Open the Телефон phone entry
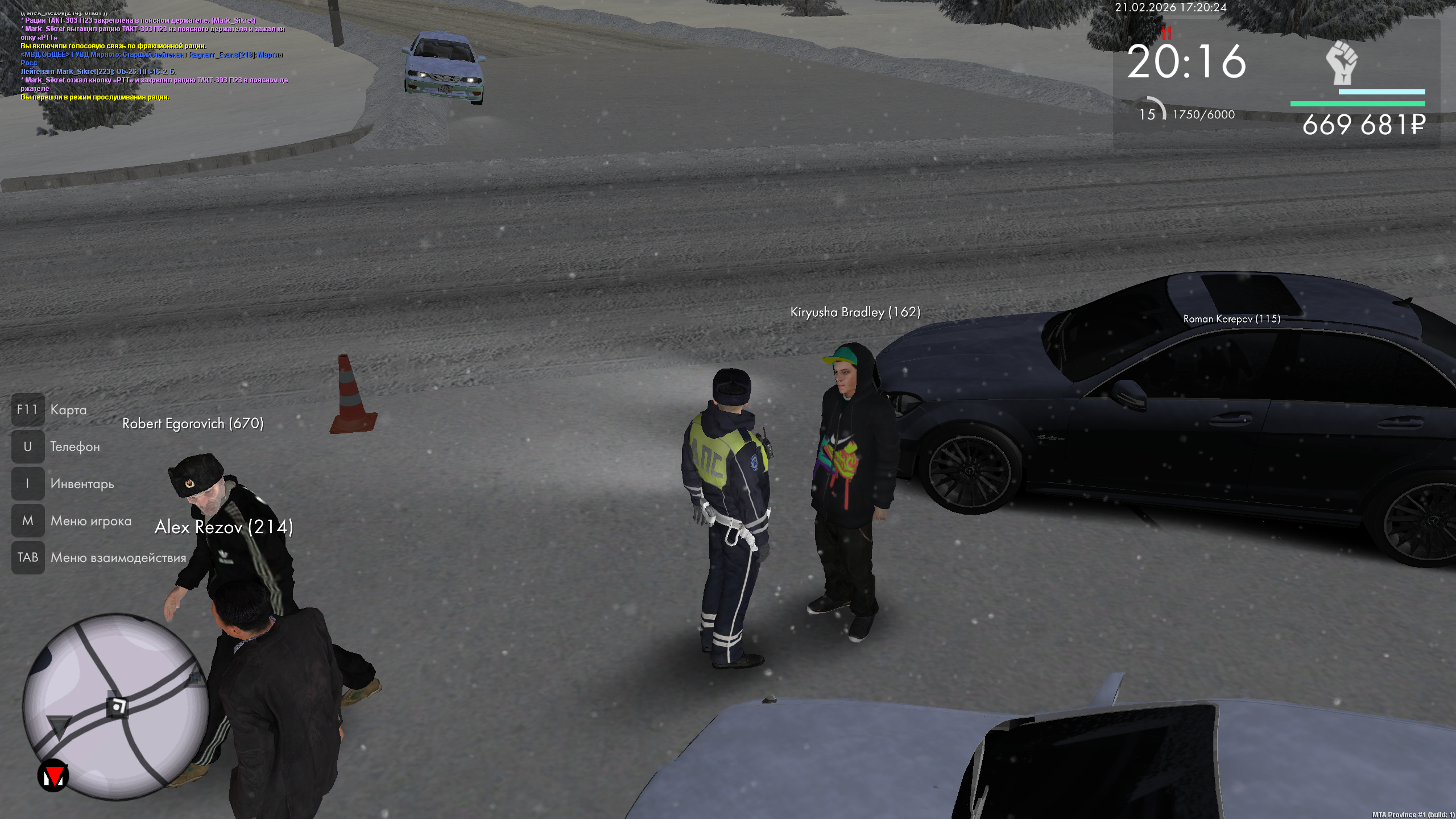Screen dimensions: 1456x819 click(75, 447)
